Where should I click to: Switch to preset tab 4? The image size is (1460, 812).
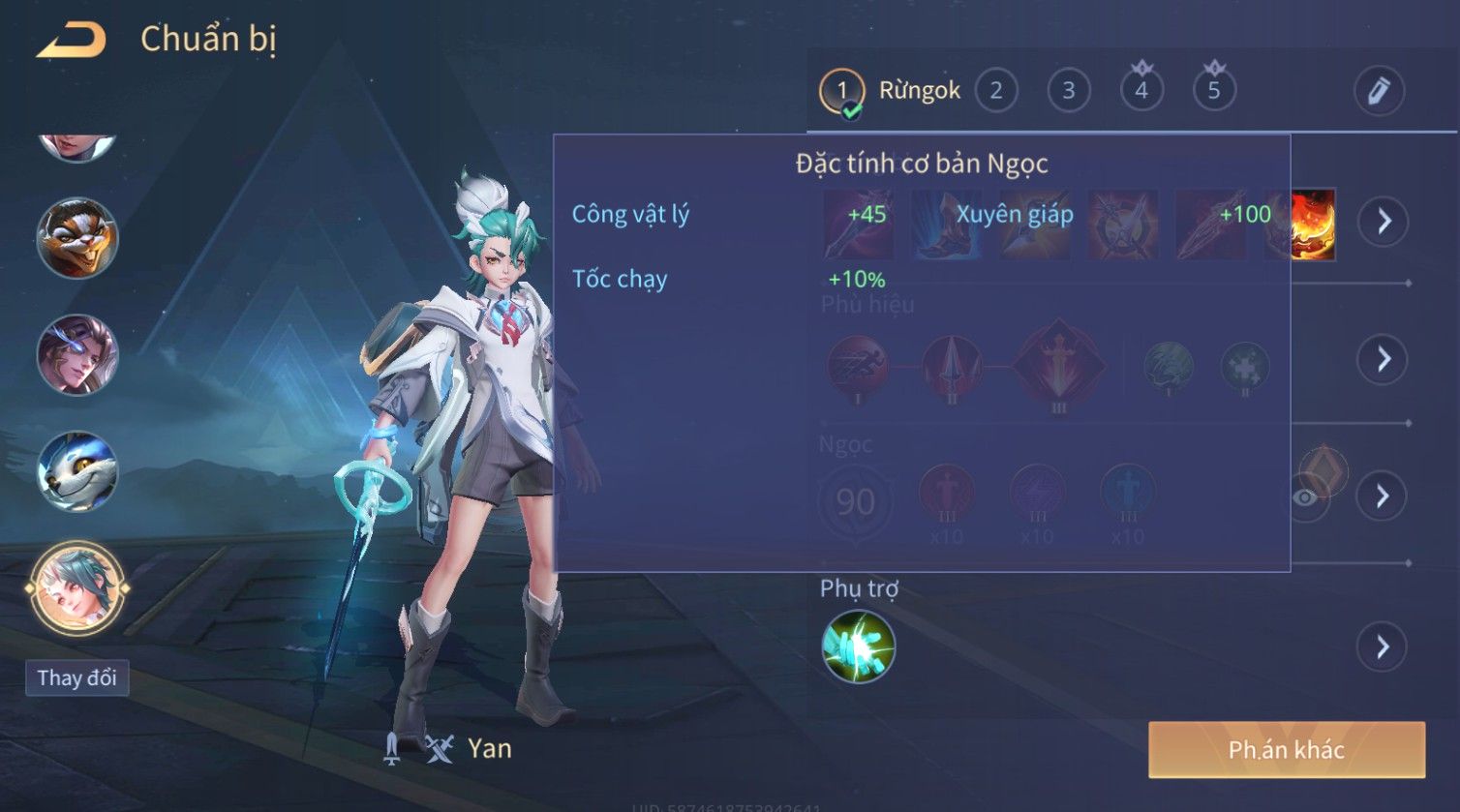coord(1141,91)
